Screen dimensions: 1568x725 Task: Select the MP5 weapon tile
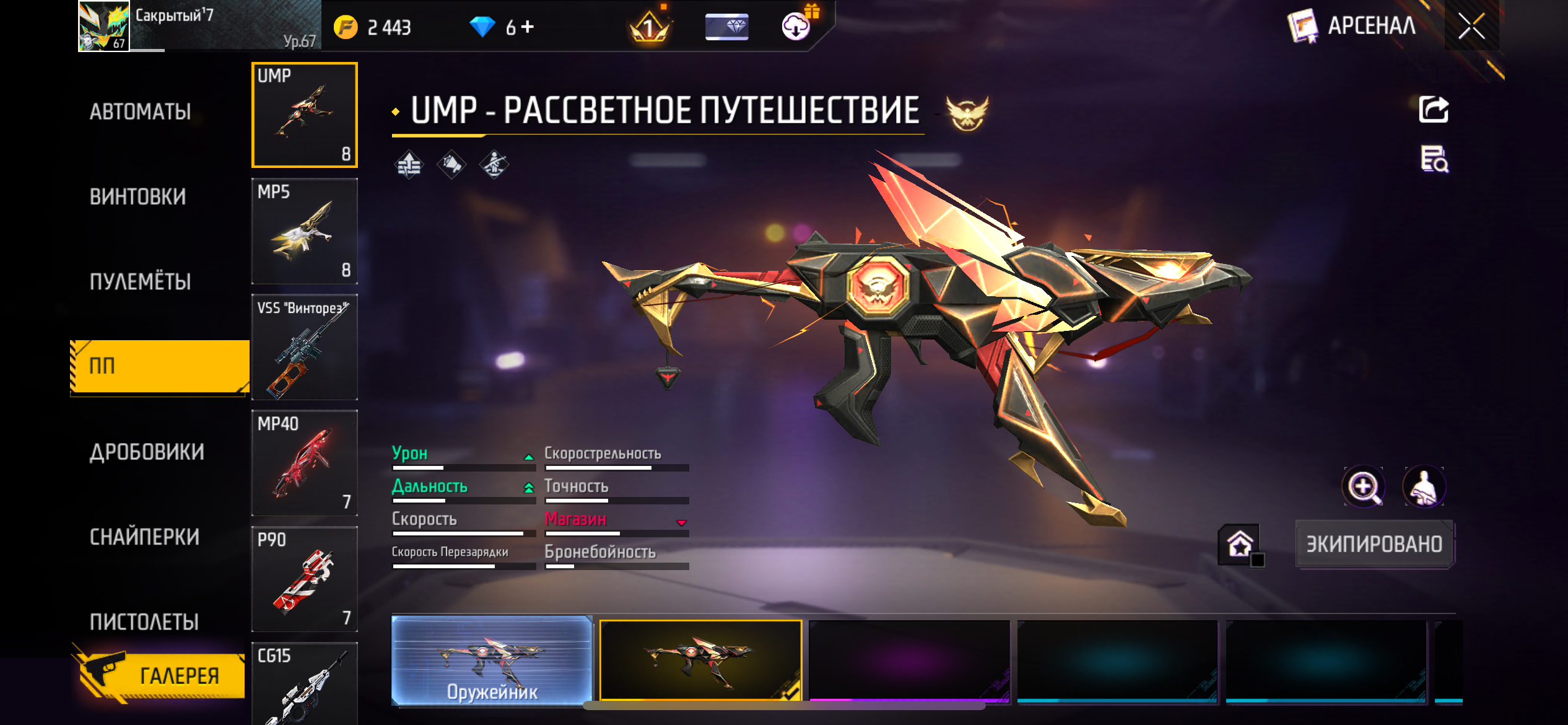(304, 231)
